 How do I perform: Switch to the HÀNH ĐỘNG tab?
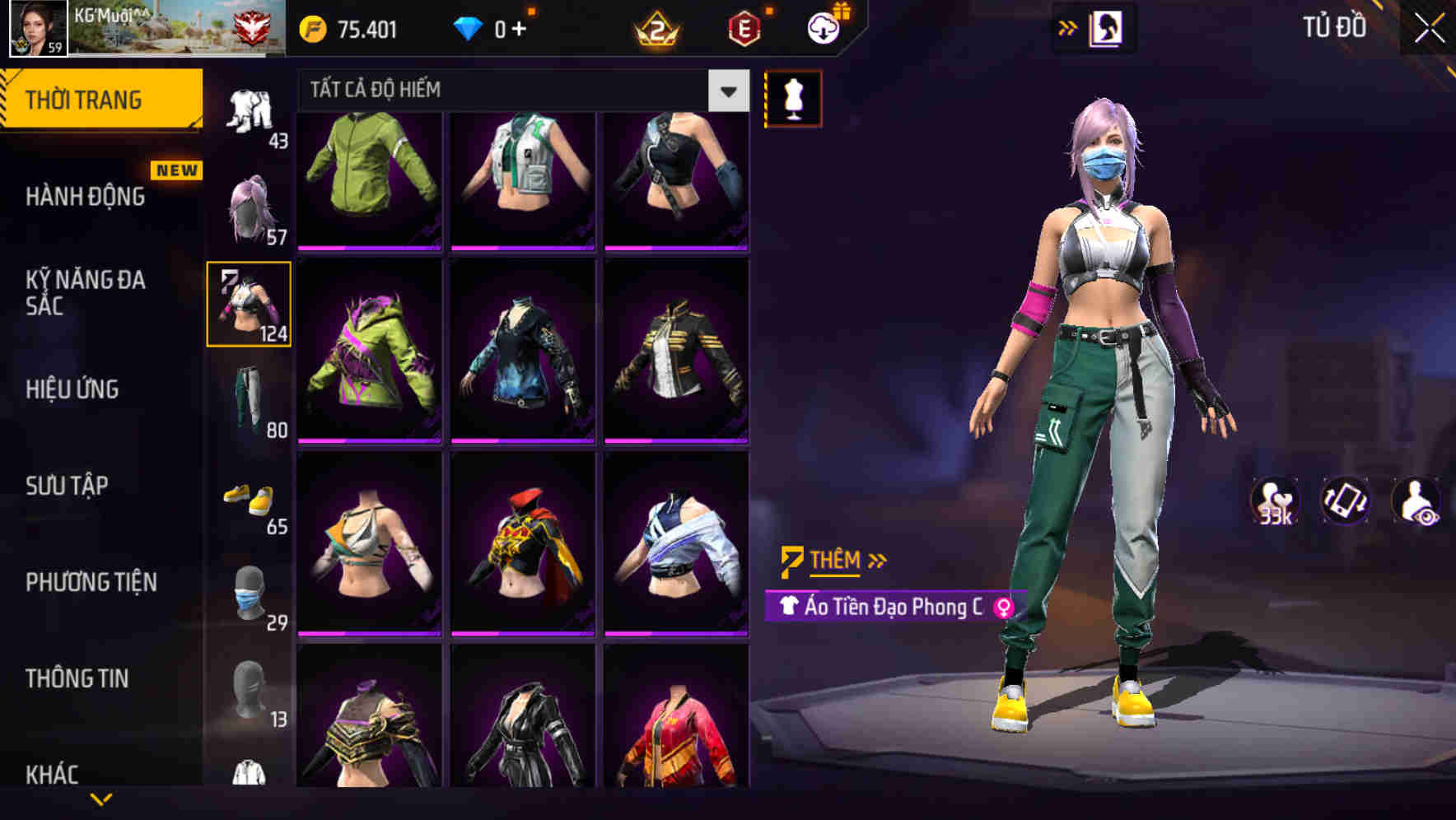coord(85,198)
